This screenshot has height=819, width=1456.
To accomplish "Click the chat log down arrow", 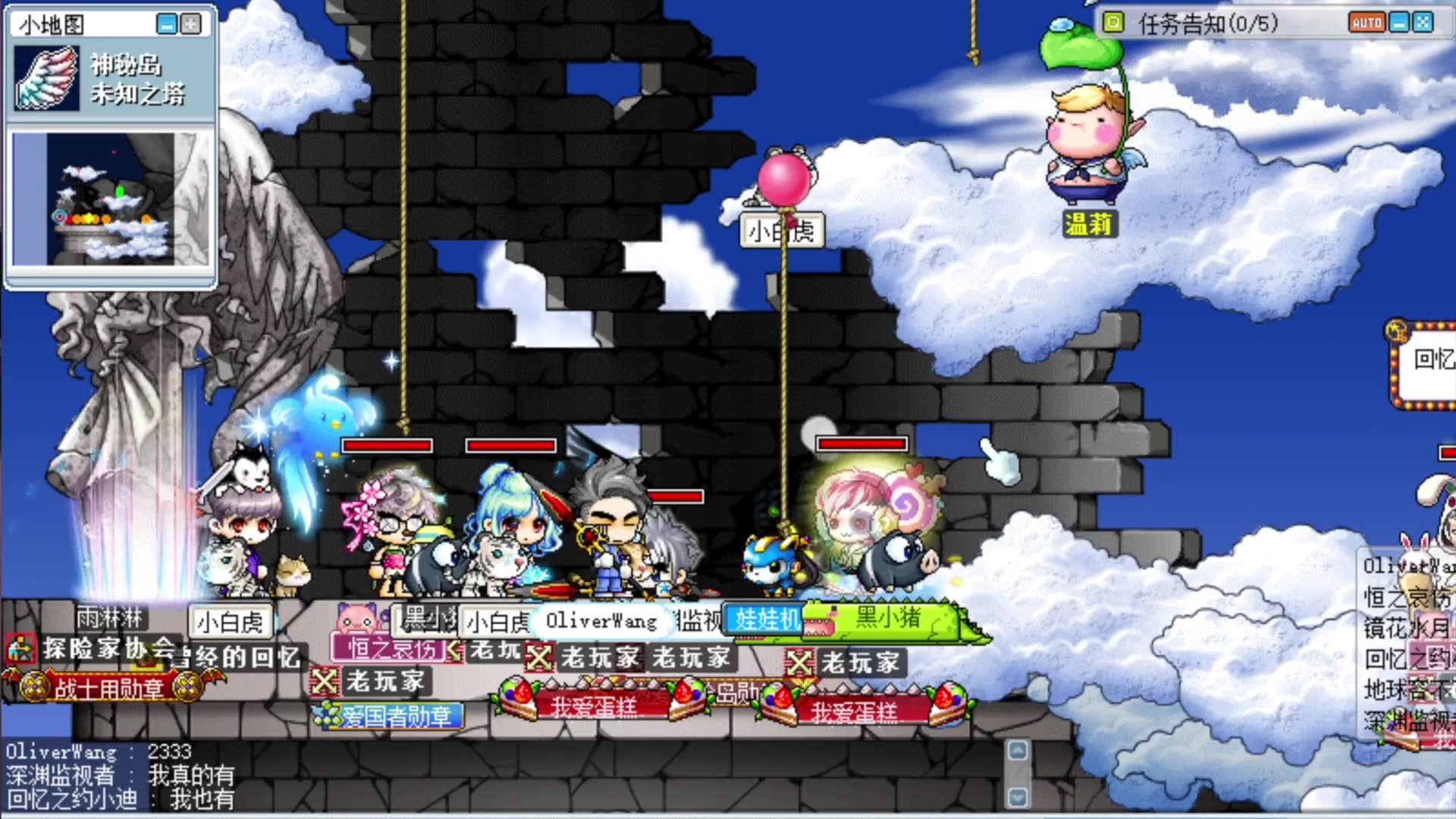I will click(x=1018, y=797).
